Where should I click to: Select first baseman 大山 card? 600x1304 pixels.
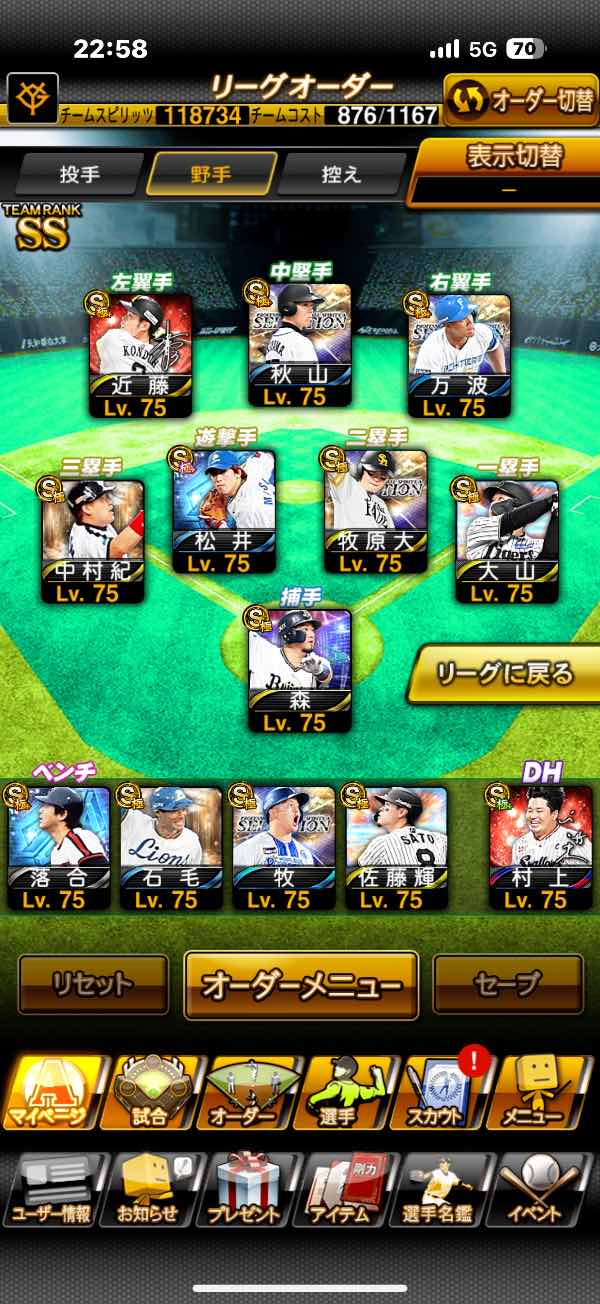point(507,541)
